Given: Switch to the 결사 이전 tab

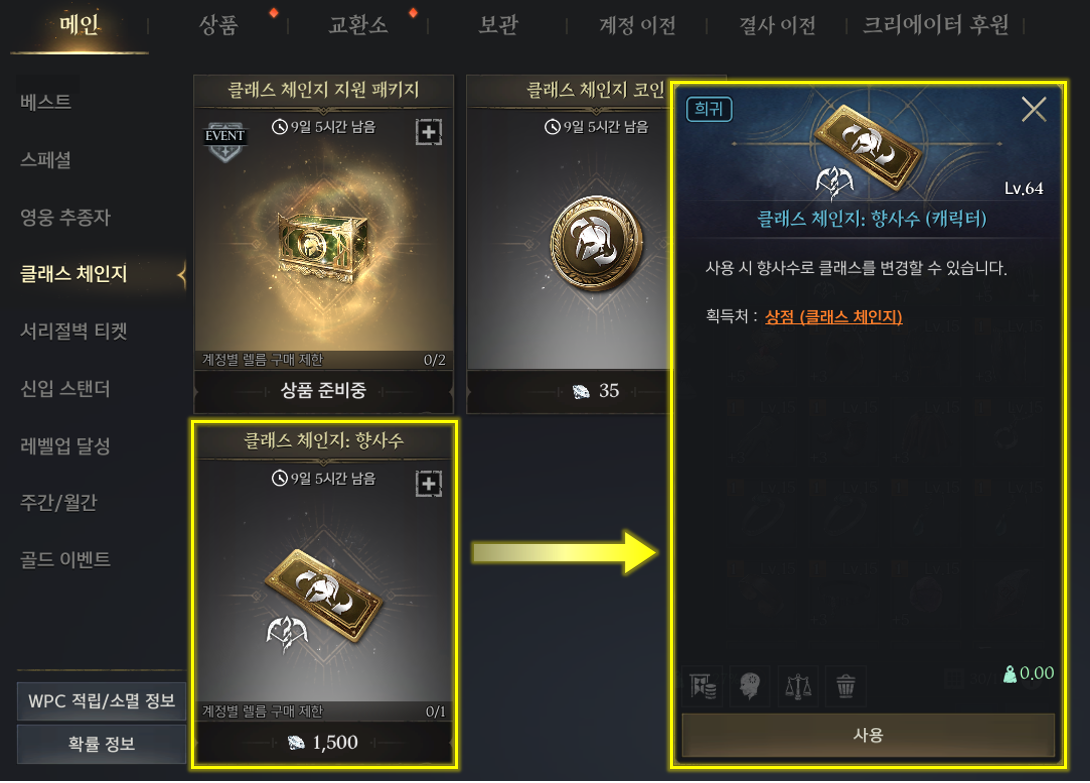Looking at the screenshot, I should (777, 25).
